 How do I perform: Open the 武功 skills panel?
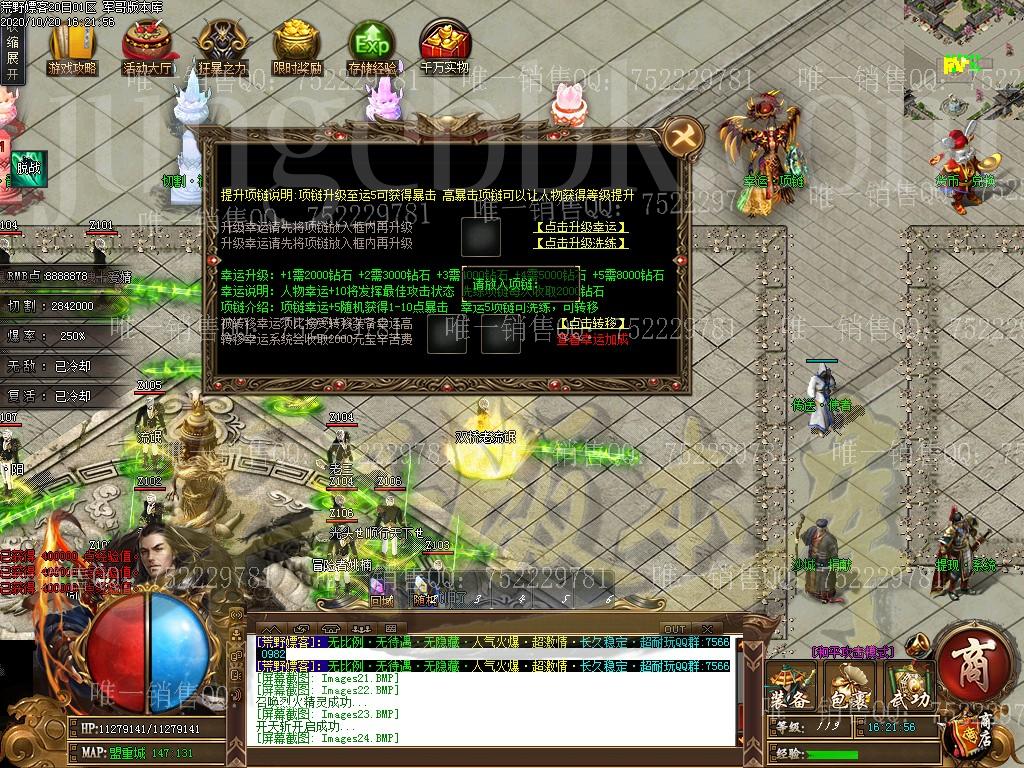coord(908,687)
